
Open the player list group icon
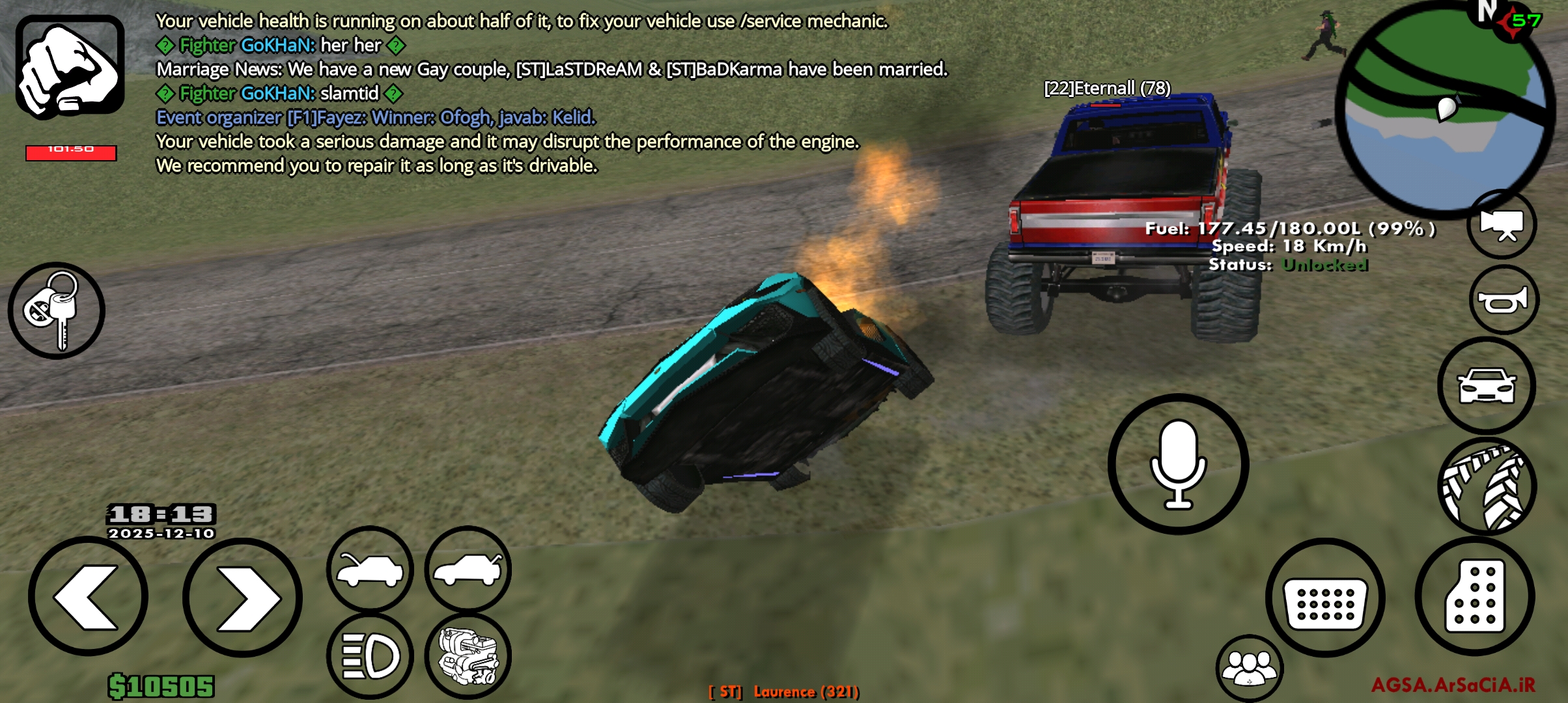[1249, 667]
